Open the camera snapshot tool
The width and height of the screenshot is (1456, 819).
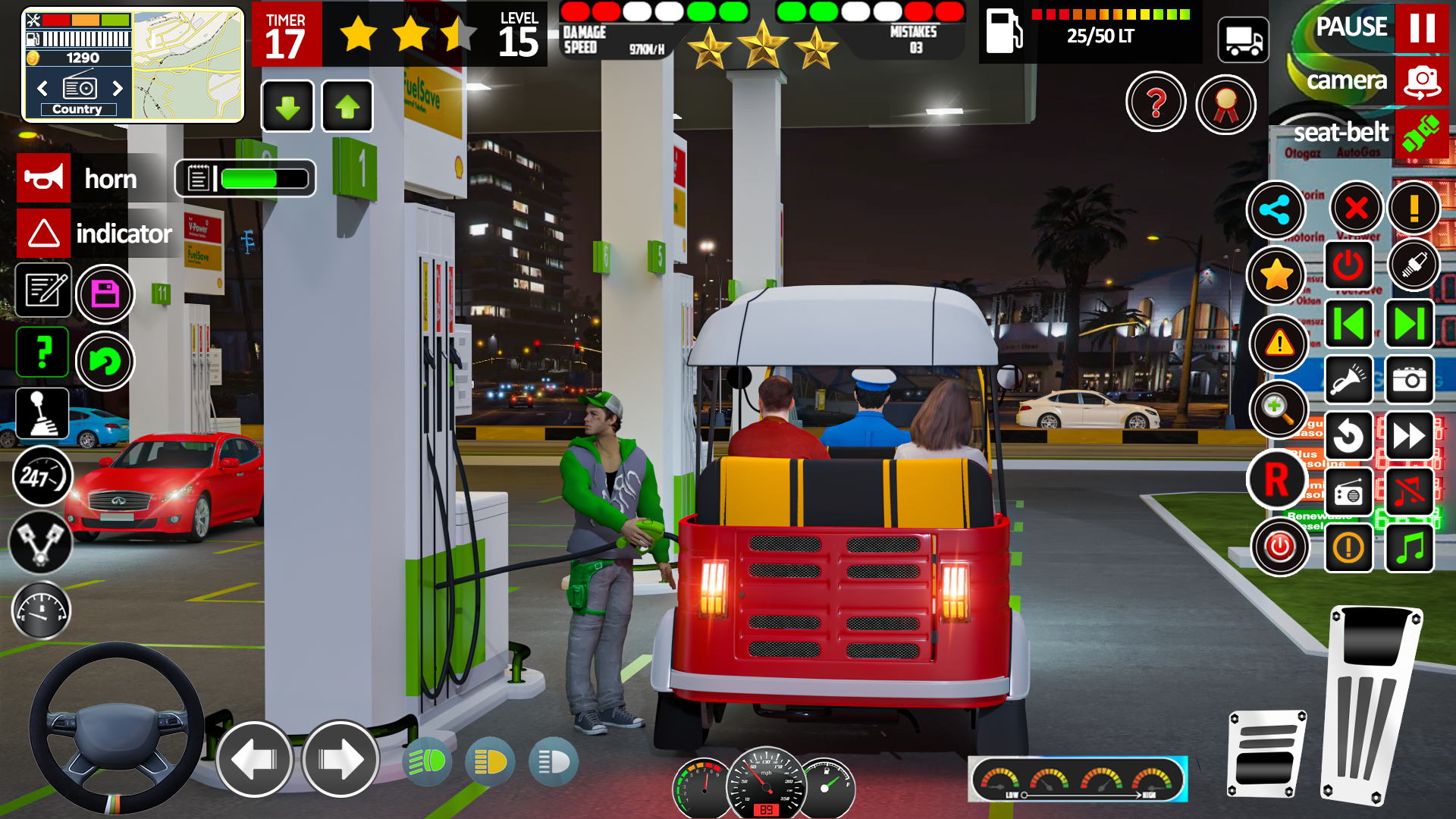(x=1408, y=379)
